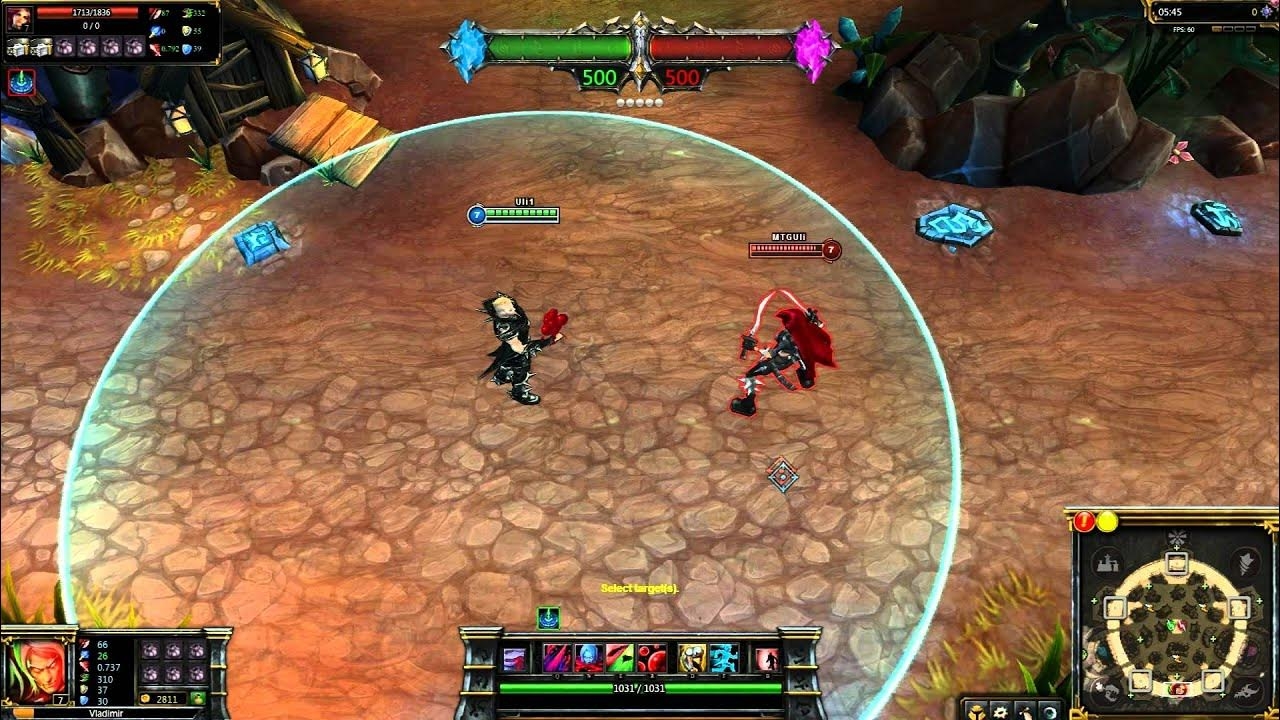The image size is (1280, 720).
Task: Click the summoner spell in the D slot
Action: [690, 657]
